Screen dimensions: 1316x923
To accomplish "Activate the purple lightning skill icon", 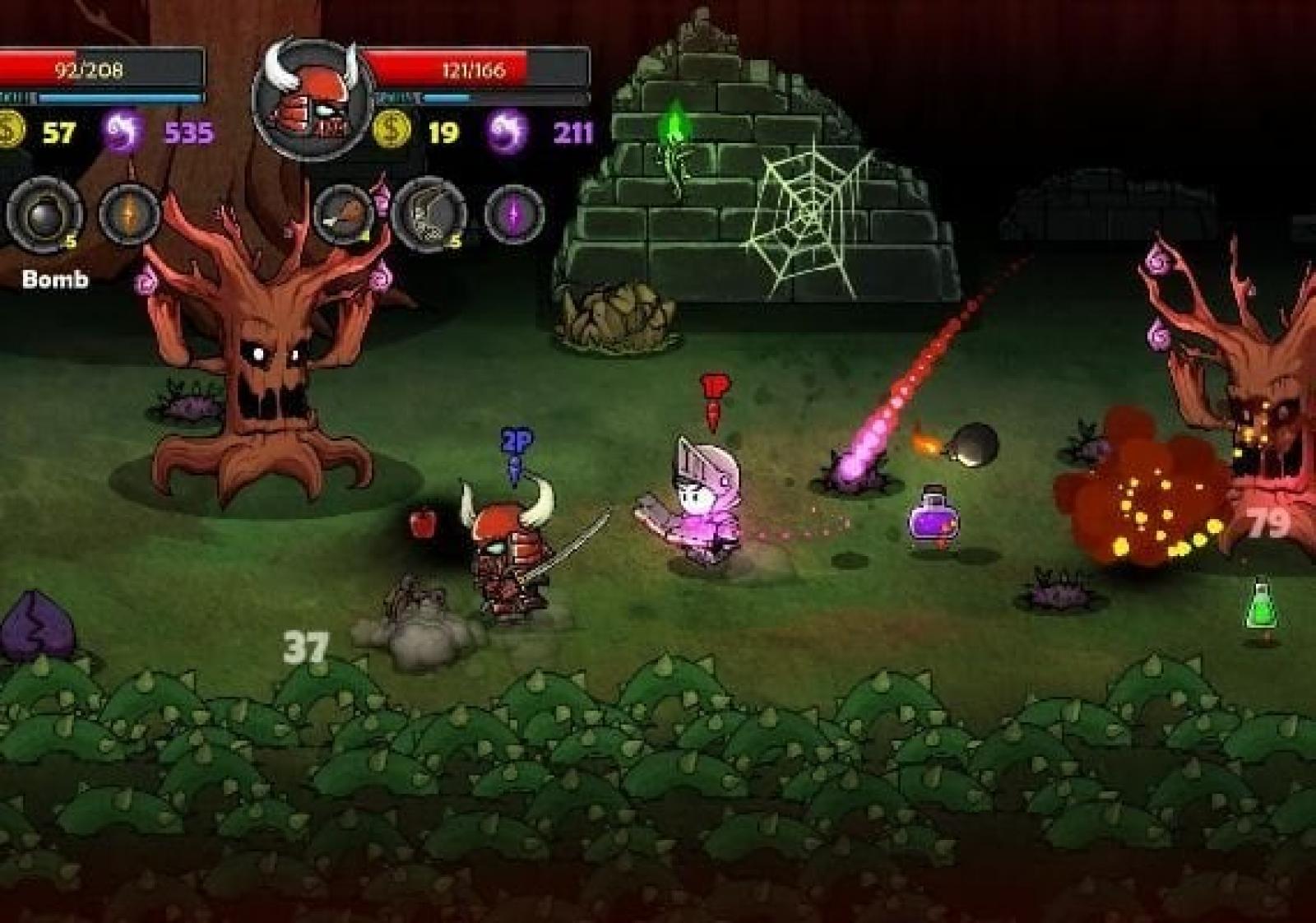I will pos(514,214).
